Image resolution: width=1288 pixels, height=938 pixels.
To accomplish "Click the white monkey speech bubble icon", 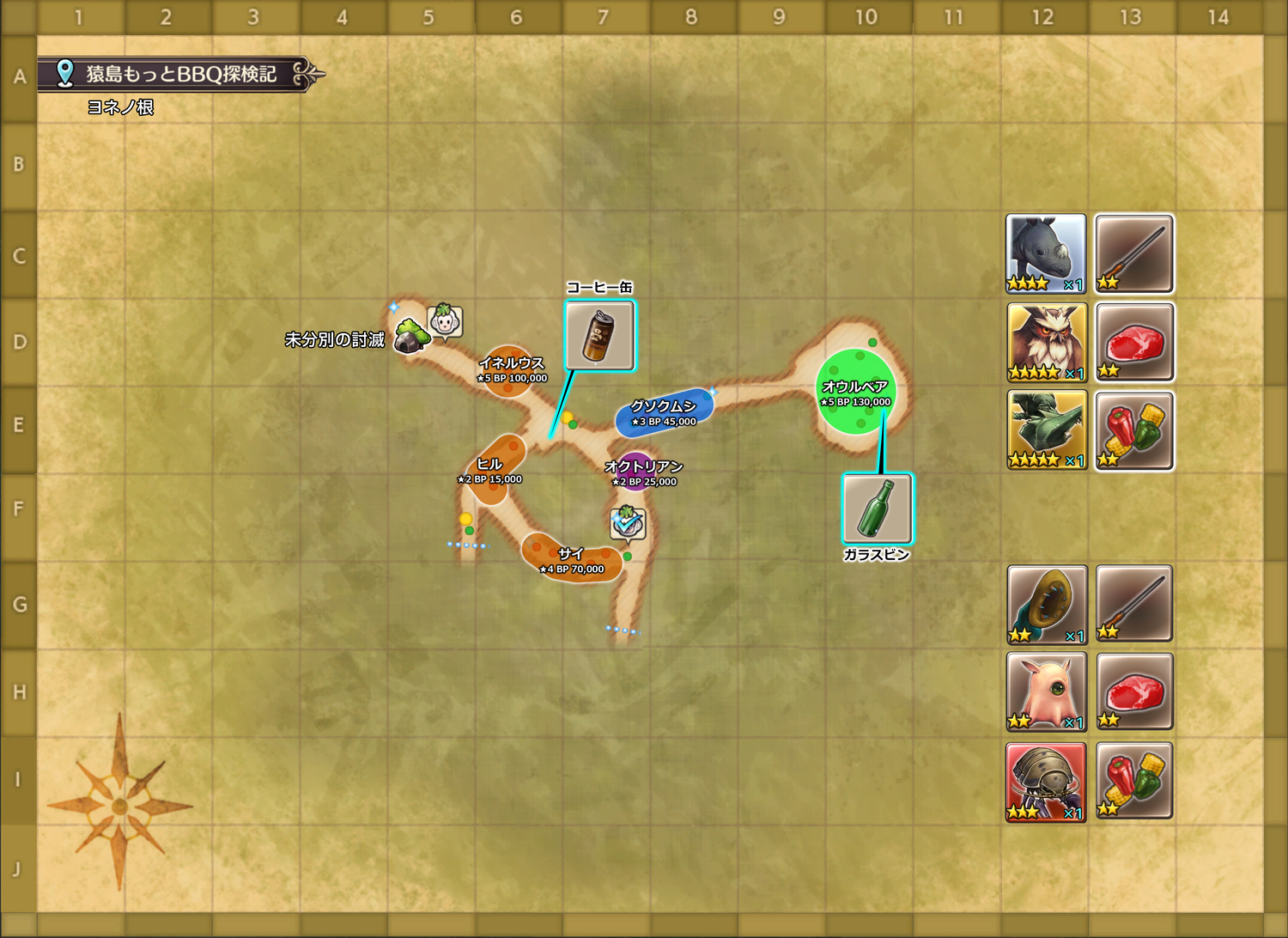I will (445, 322).
